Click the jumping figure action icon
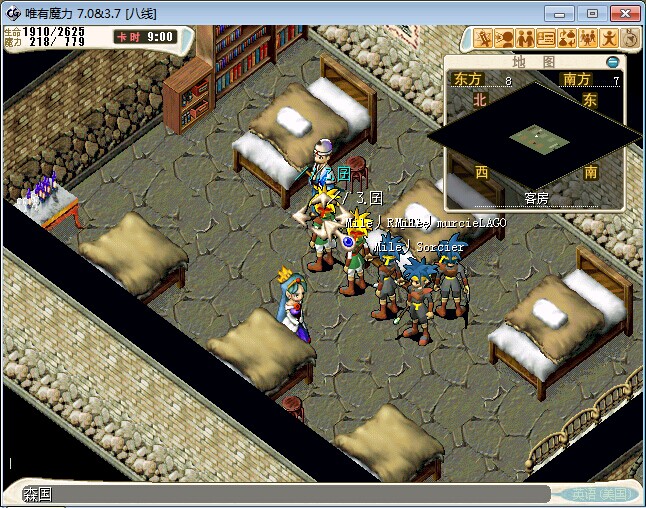The height and width of the screenshot is (508, 646). [610, 38]
